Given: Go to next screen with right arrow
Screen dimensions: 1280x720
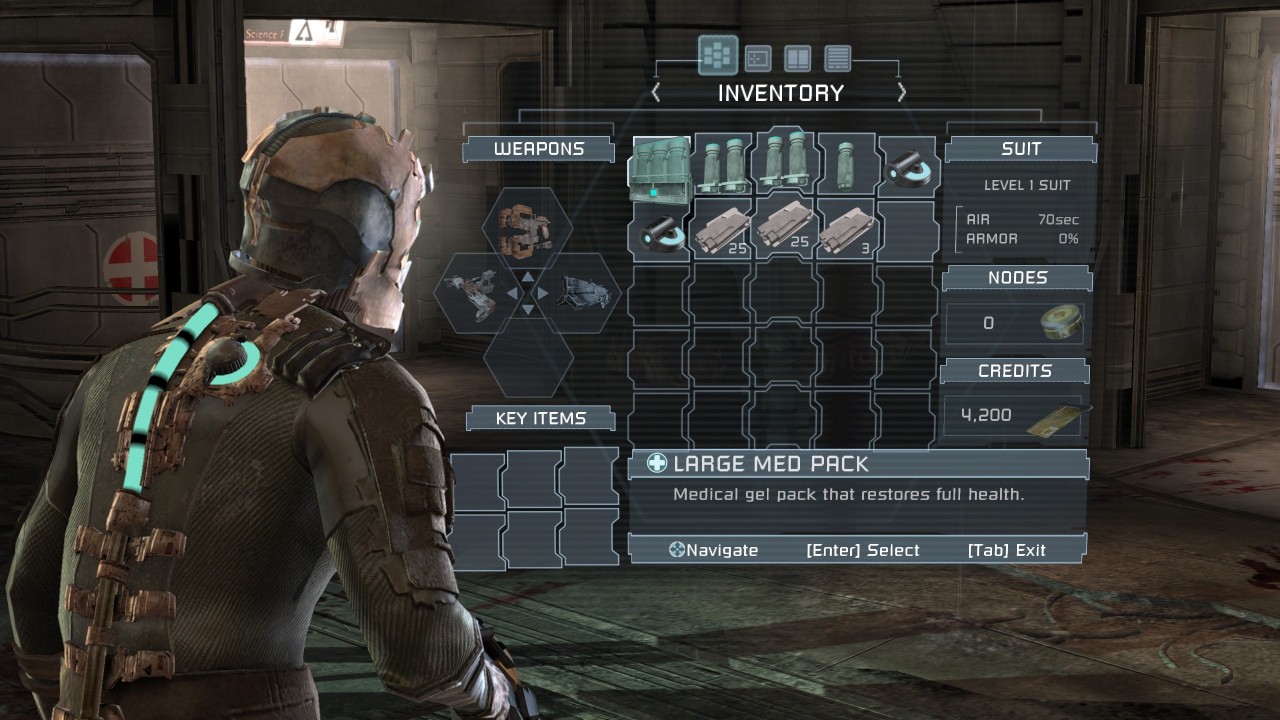Looking at the screenshot, I should click(x=901, y=93).
